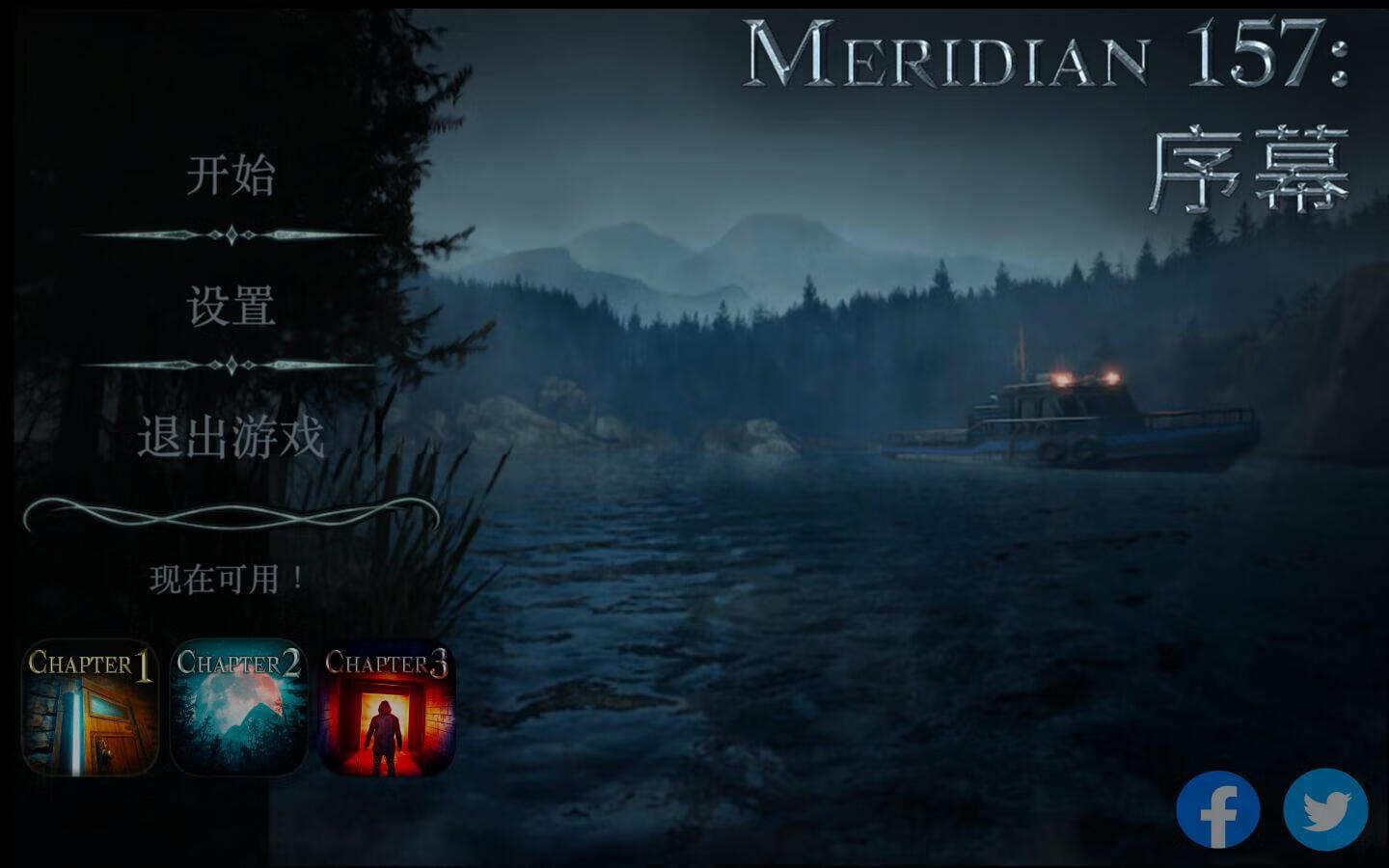The image size is (1389, 868).
Task: Select the Chapter 2 red moon thumbnail
Action: click(238, 708)
